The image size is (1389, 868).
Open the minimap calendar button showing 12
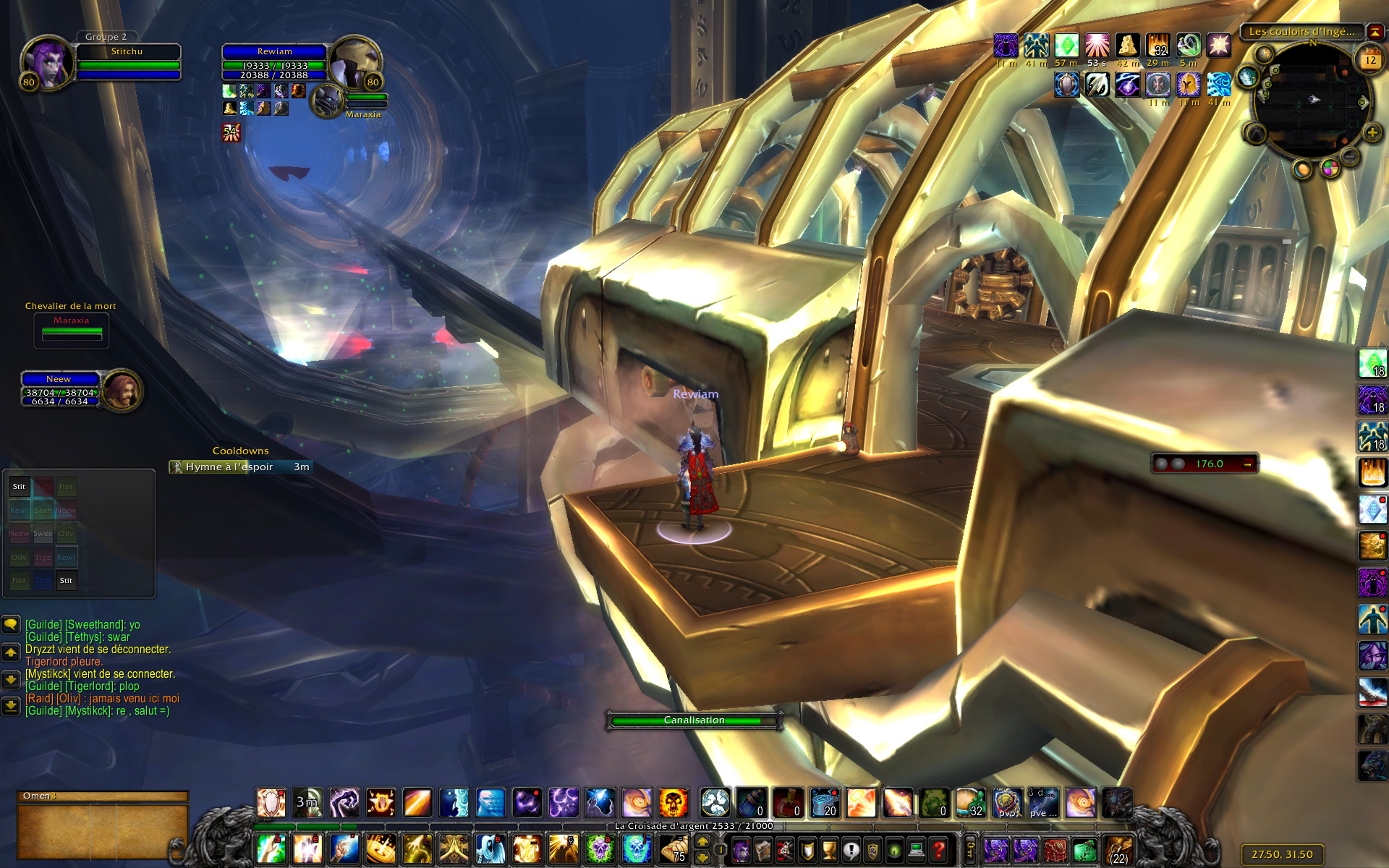[1369, 60]
